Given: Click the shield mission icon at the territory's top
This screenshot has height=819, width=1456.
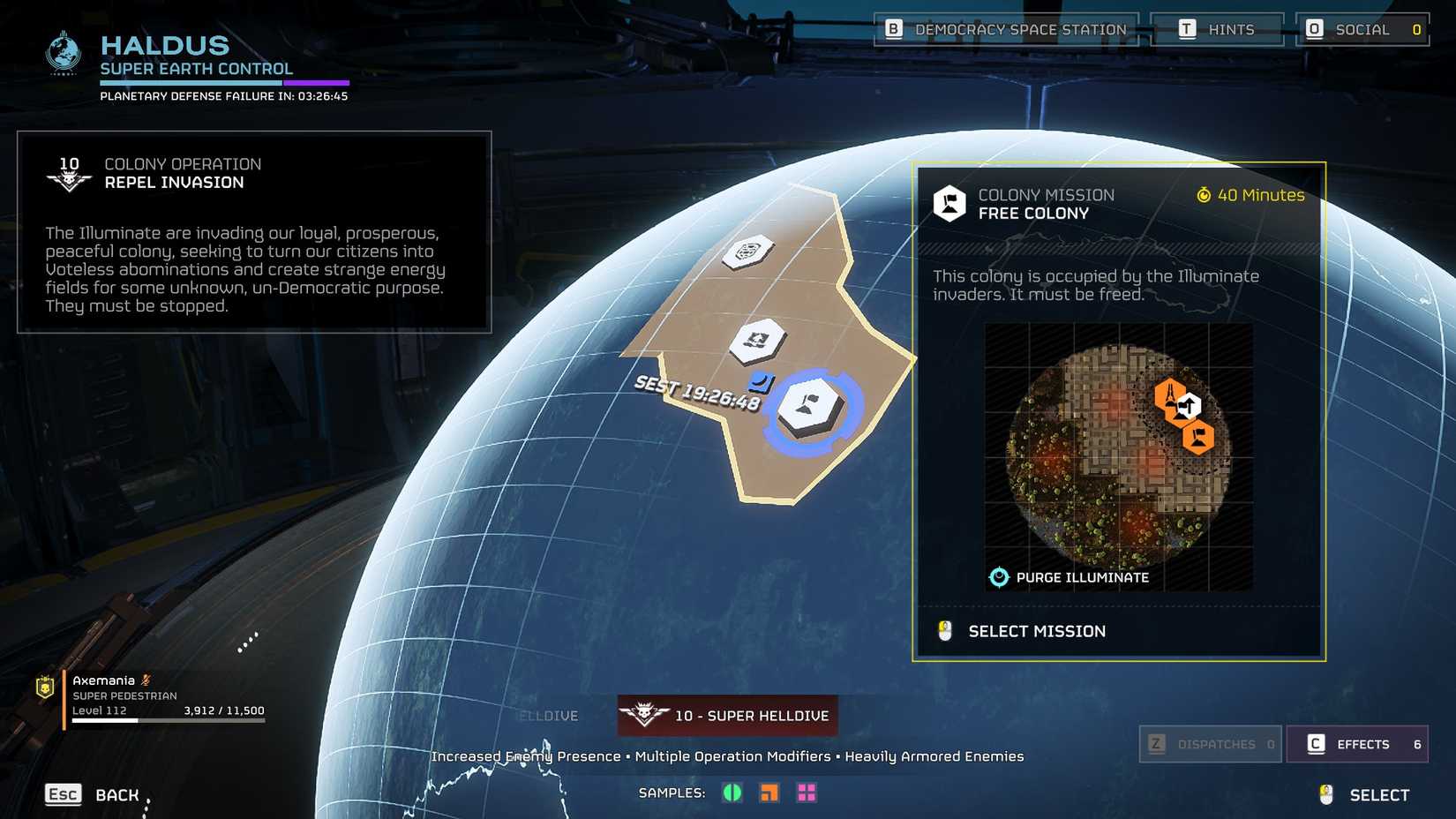Looking at the screenshot, I should 746,250.
